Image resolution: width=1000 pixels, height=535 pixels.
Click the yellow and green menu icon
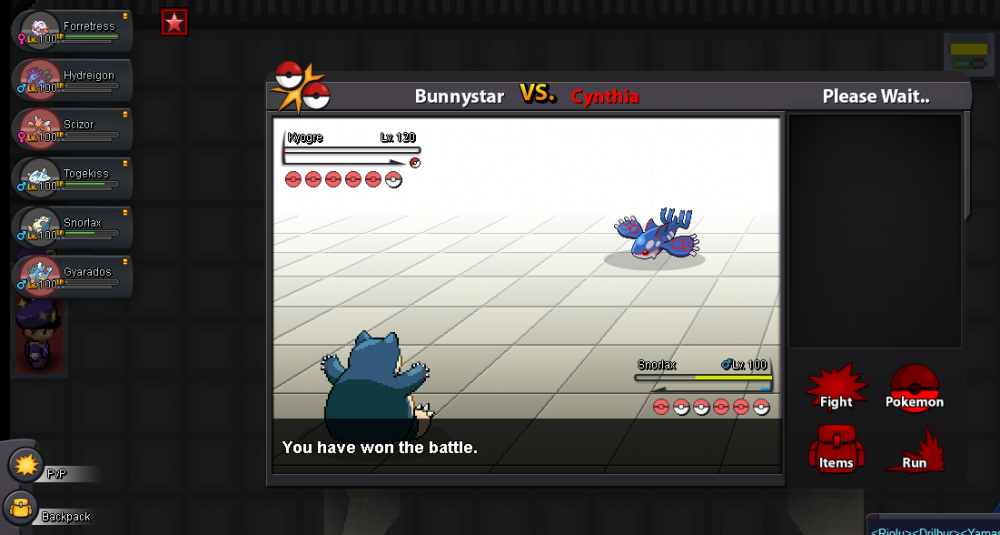click(968, 56)
